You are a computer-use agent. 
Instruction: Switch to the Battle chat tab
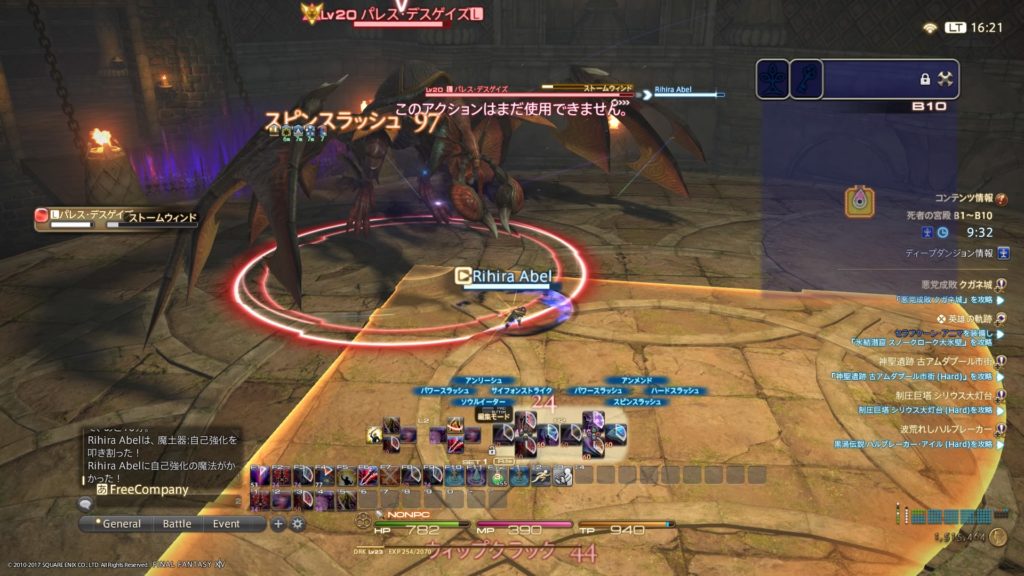[x=177, y=523]
